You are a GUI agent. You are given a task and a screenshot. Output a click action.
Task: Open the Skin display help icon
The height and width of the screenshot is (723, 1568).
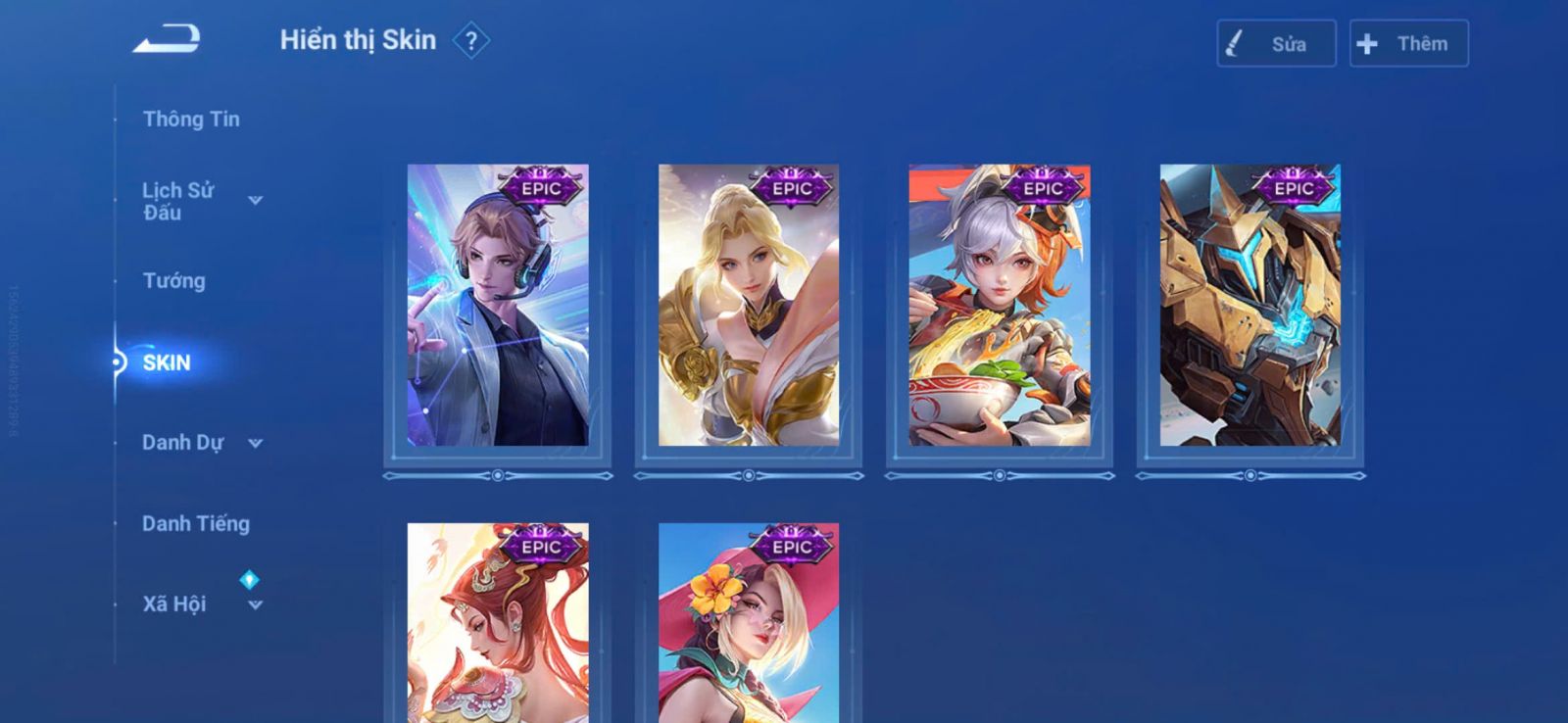click(x=471, y=41)
